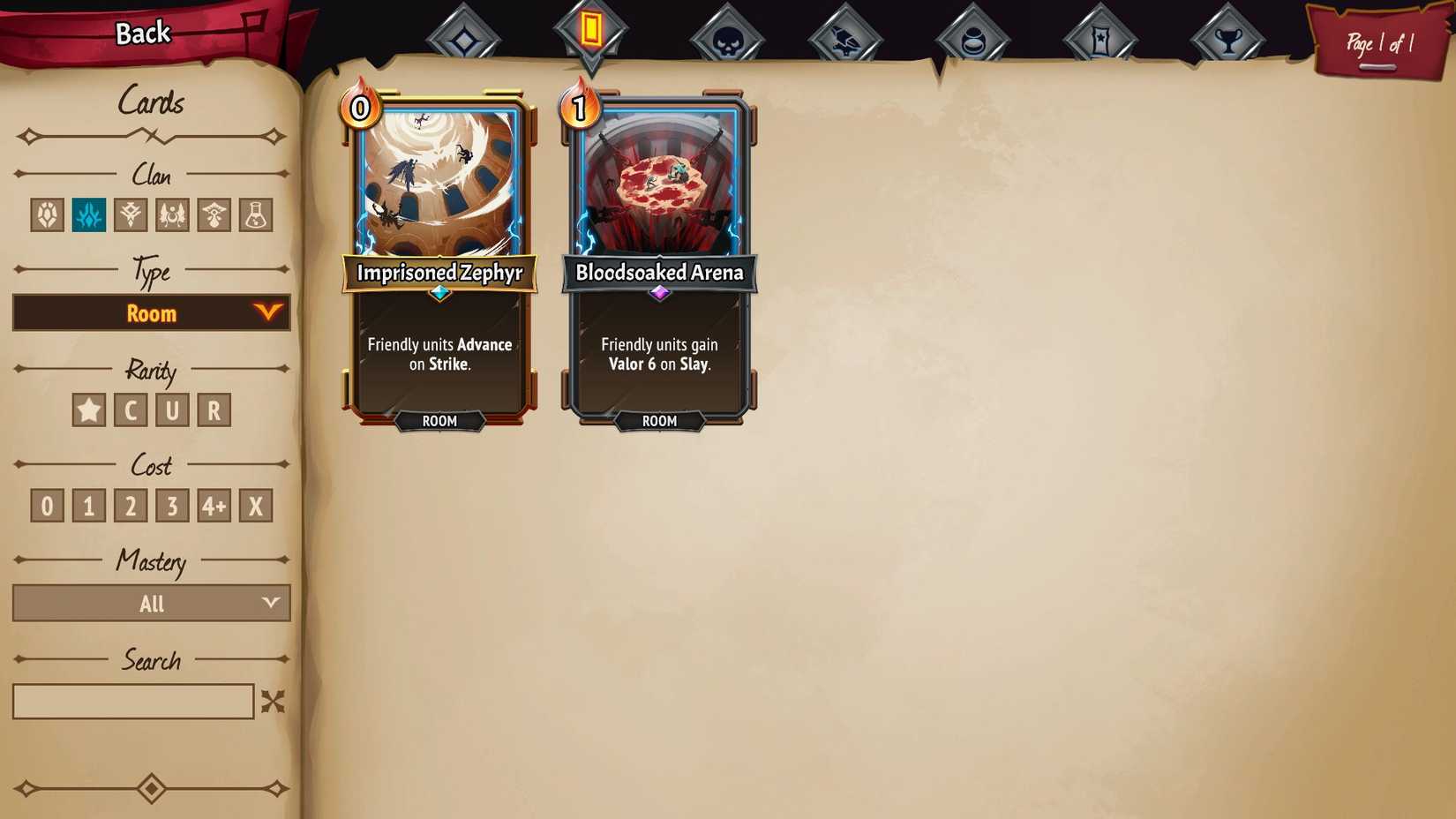Open the Type dropdown showing Room
The width and height of the screenshot is (1456, 819).
coord(151,312)
